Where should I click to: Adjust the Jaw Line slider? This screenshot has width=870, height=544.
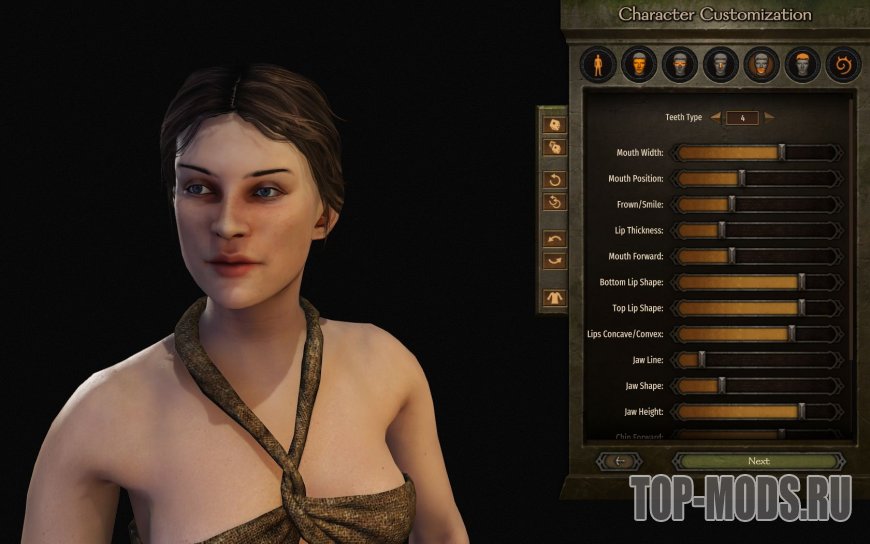(701, 359)
